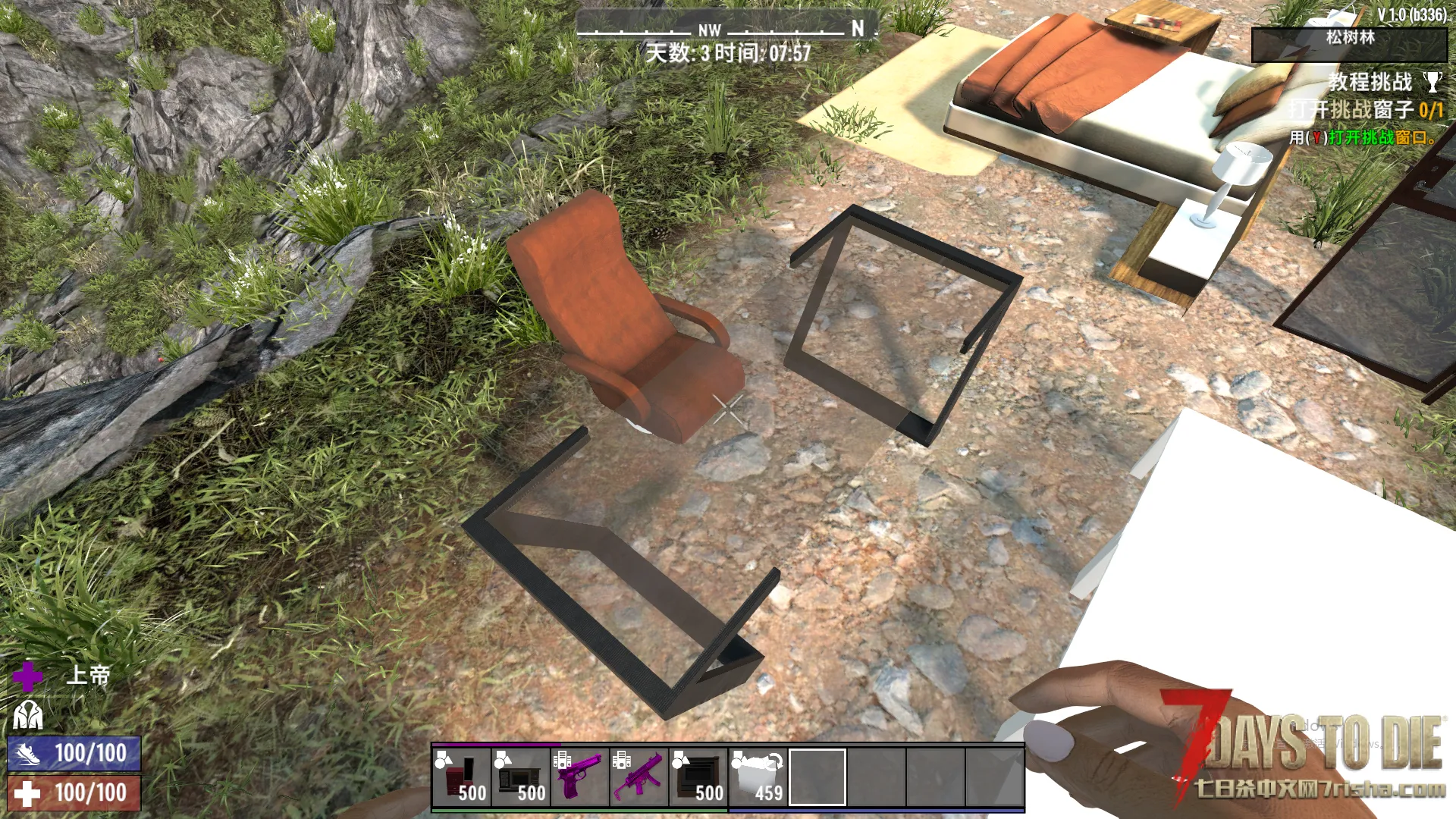The image size is (1456, 819).
Task: Open the 教程挑战 tutorial challenge tracker
Action: (x=1370, y=82)
